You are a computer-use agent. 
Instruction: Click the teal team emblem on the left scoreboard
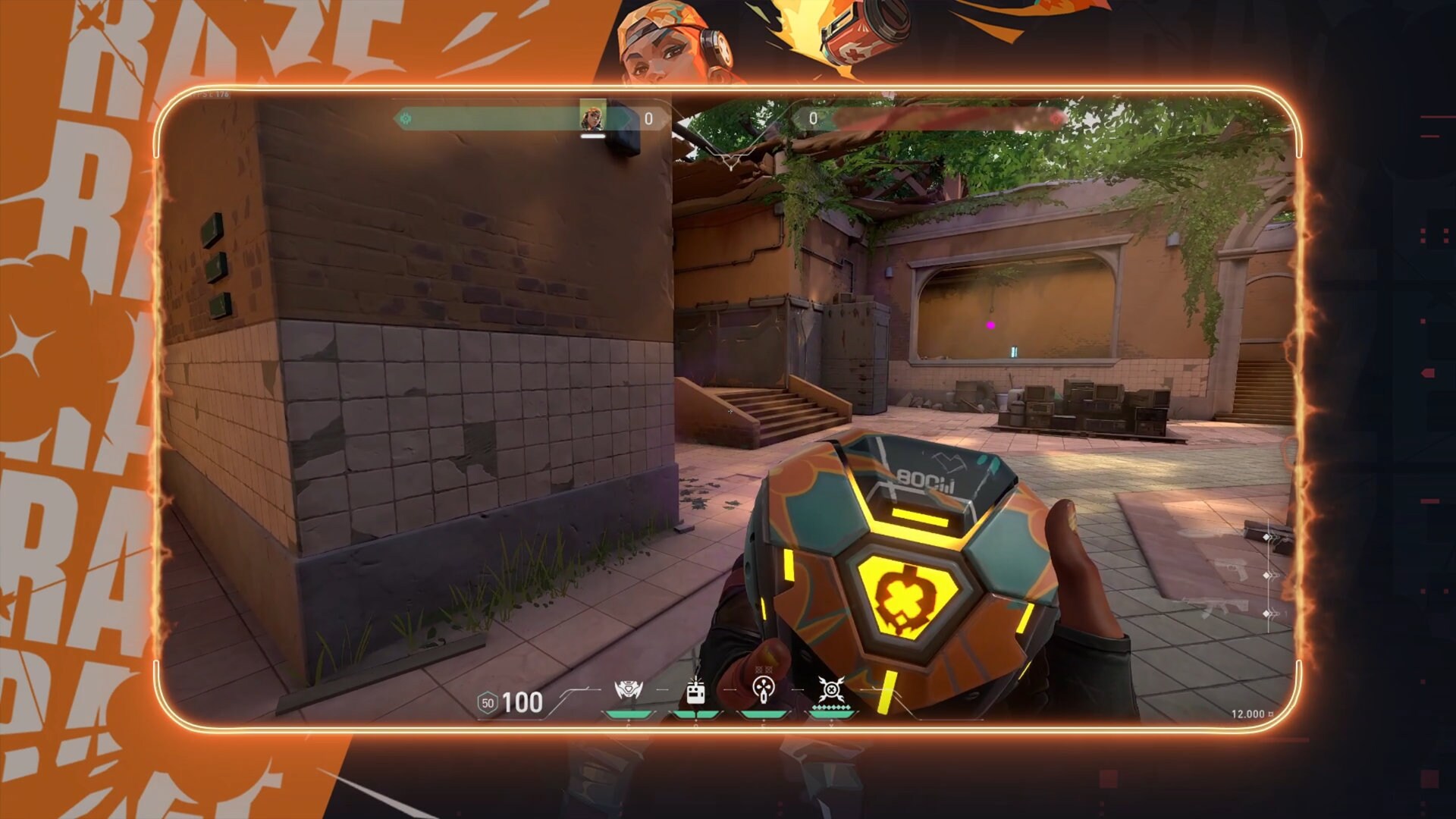point(405,119)
